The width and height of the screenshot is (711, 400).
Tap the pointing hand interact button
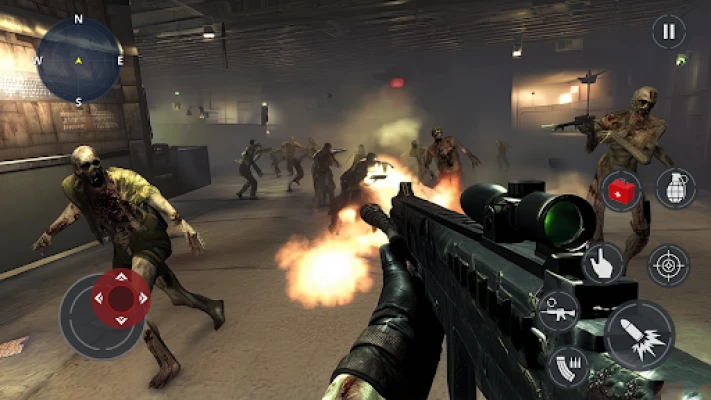click(603, 261)
